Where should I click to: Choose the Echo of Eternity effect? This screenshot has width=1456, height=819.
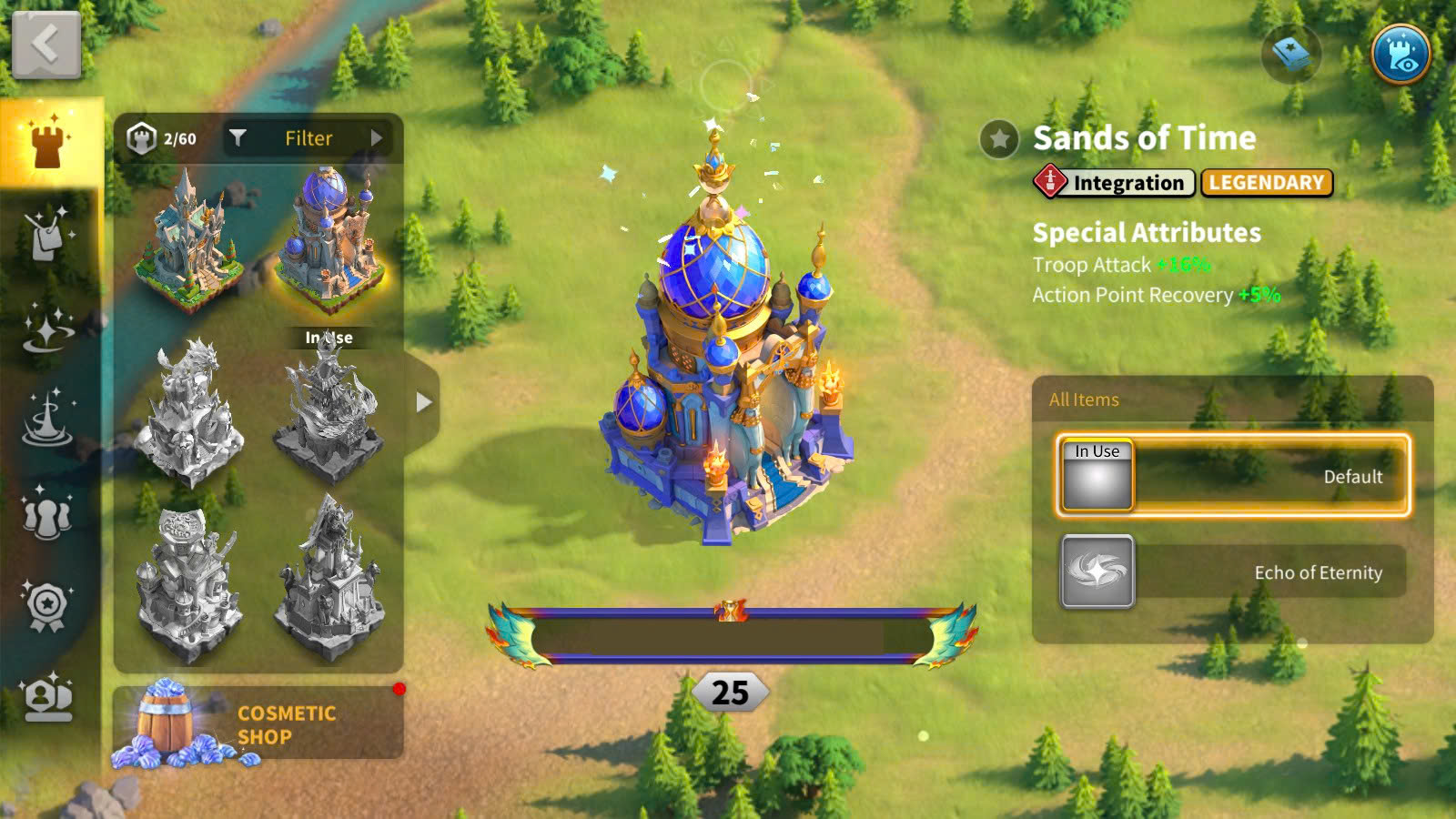(x=1233, y=571)
